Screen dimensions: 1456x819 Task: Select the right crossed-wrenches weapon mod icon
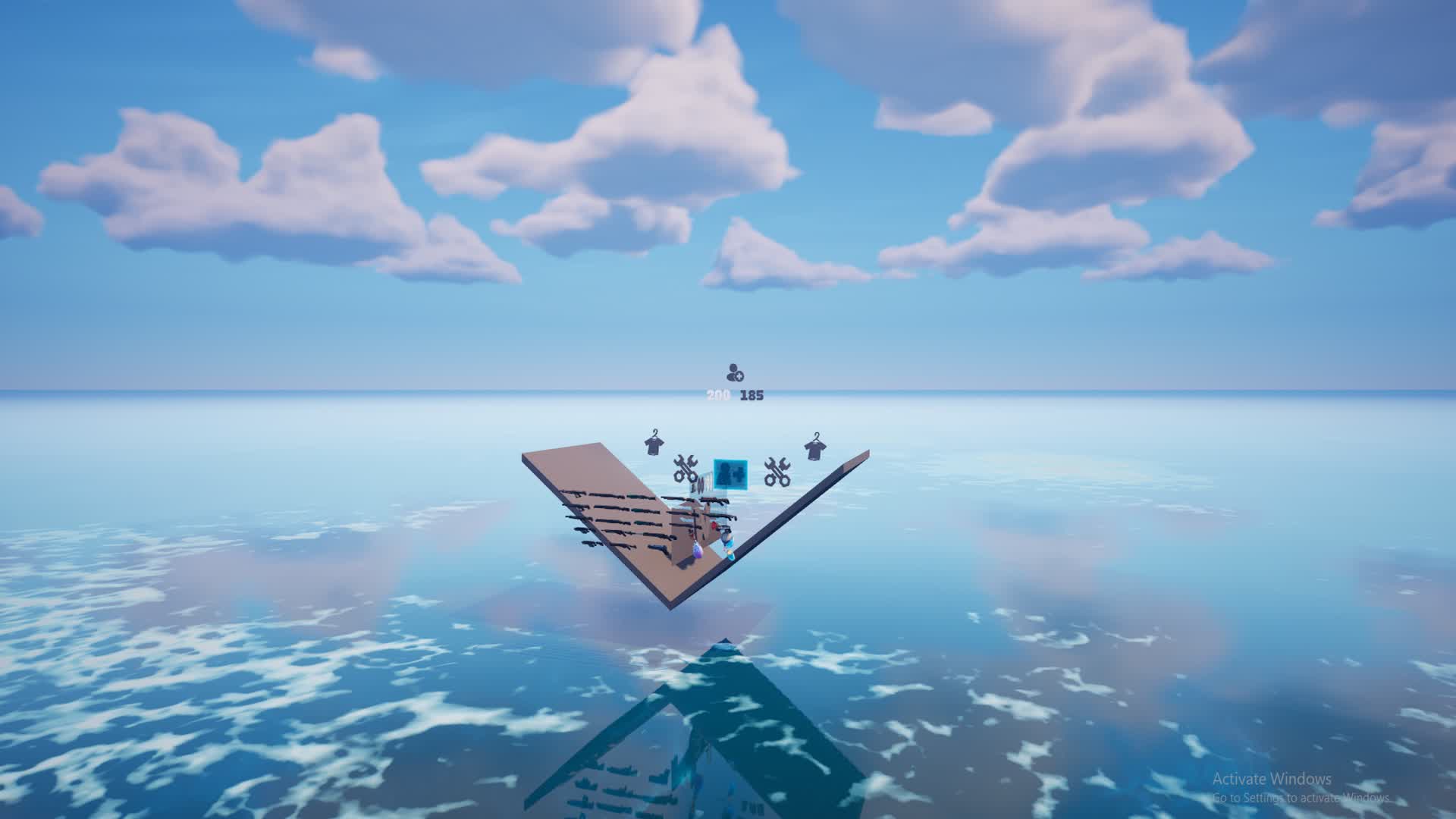777,472
